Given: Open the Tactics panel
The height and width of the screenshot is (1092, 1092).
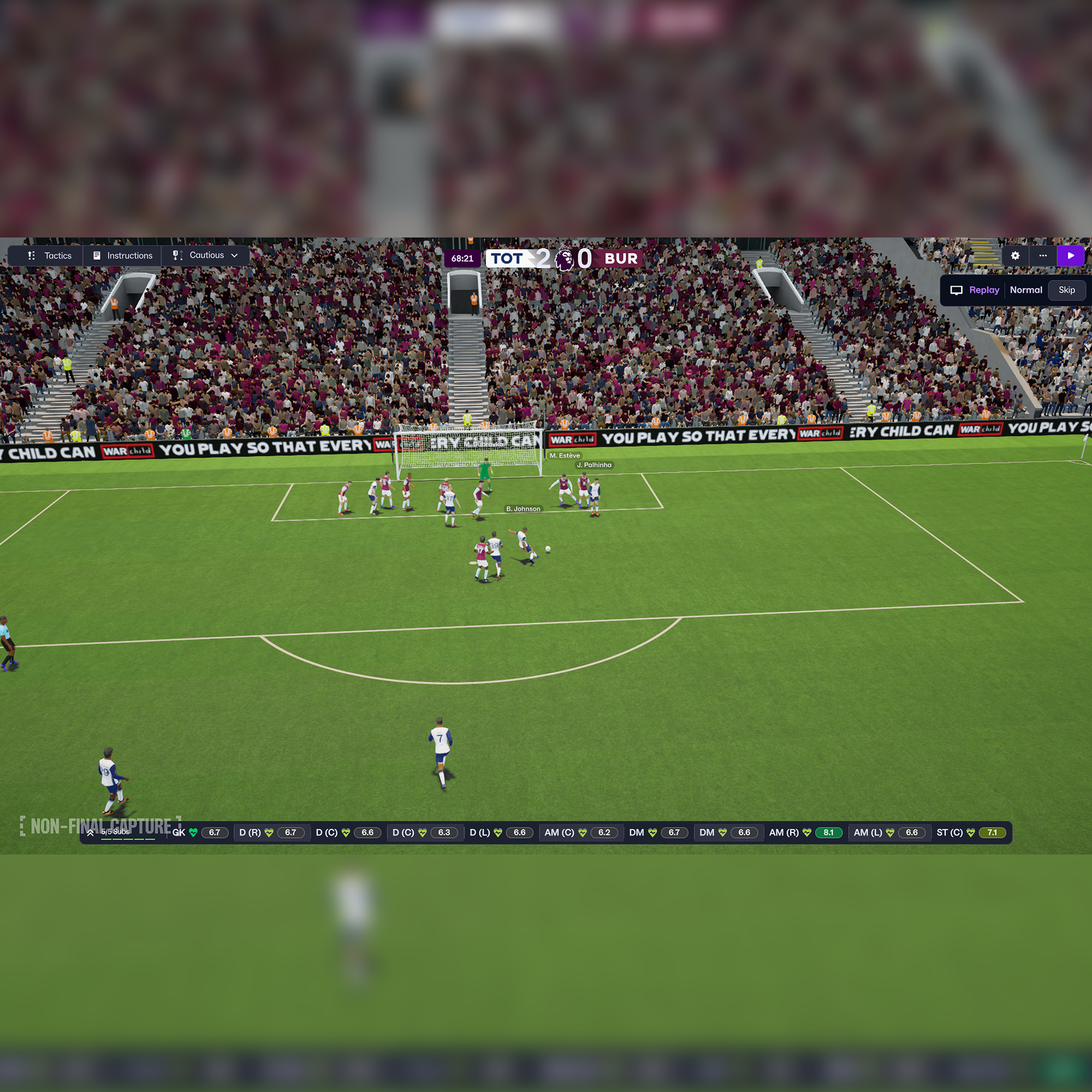Looking at the screenshot, I should 49,256.
